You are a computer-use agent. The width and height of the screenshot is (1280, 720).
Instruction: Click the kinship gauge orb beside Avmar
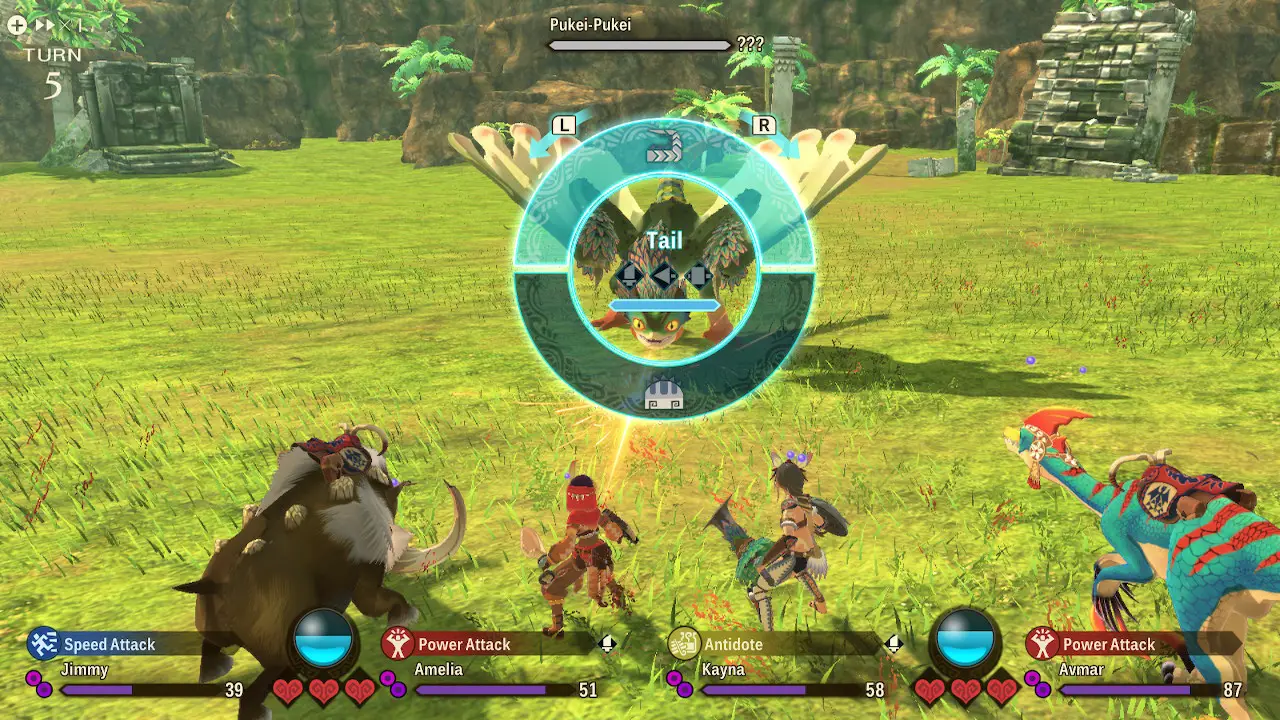click(966, 637)
